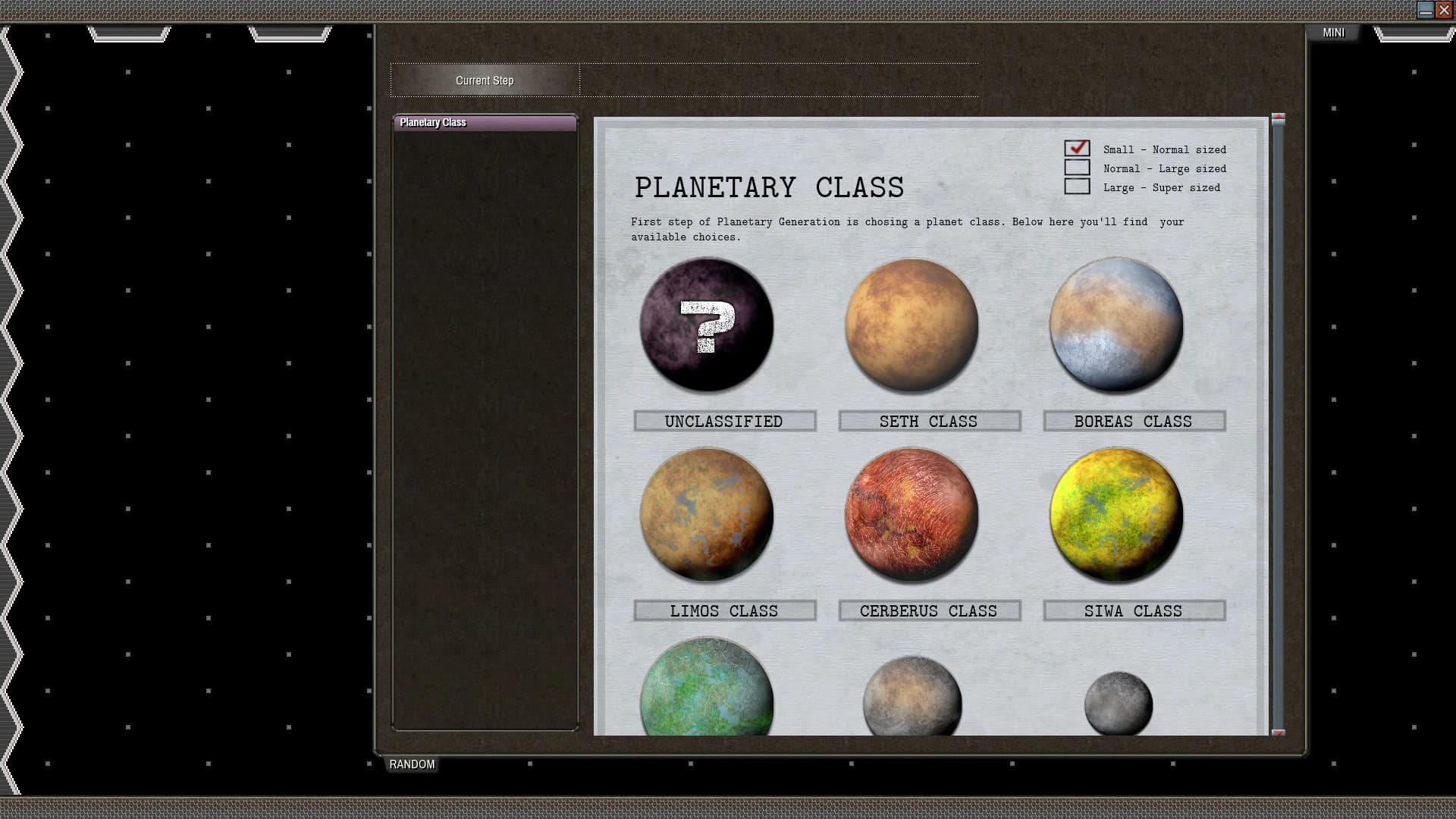Select the Seth Class planet sphere
This screenshot has width=1456, height=819.
910,325
